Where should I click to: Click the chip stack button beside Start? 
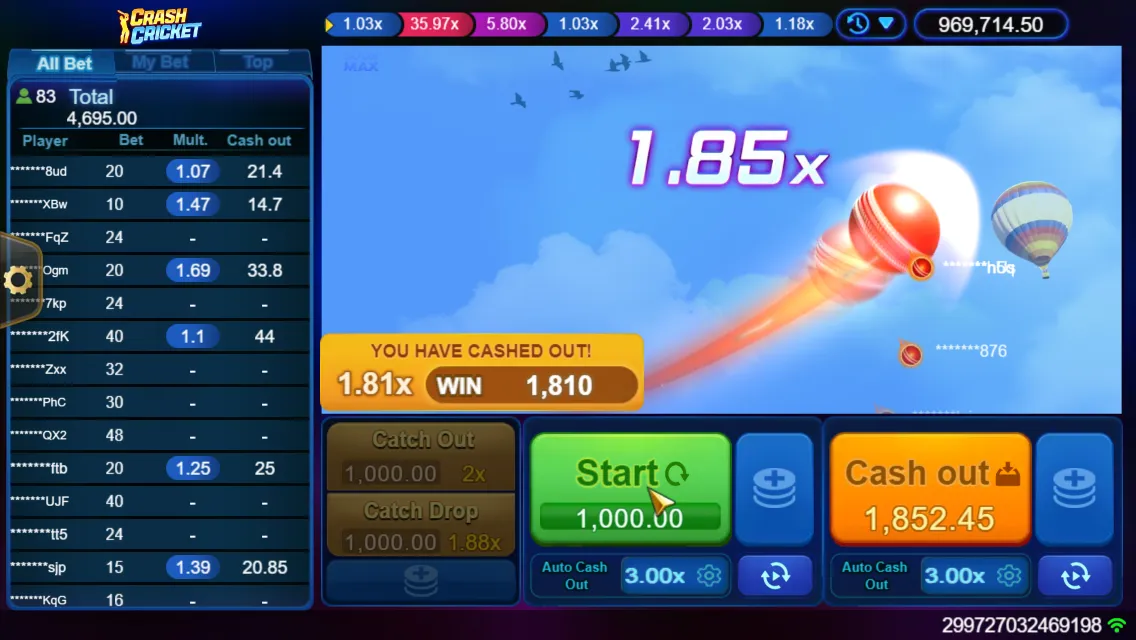coord(774,488)
